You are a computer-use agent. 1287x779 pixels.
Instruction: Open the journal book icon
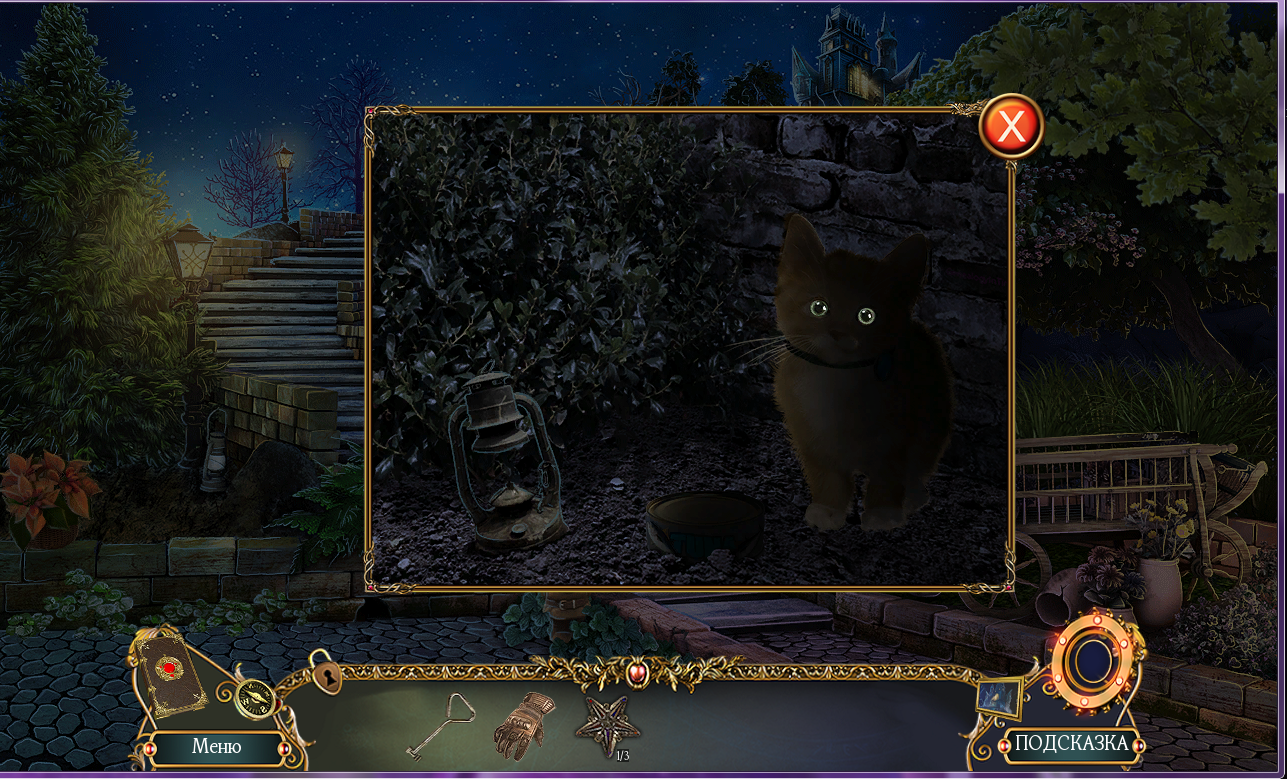[x=170, y=670]
